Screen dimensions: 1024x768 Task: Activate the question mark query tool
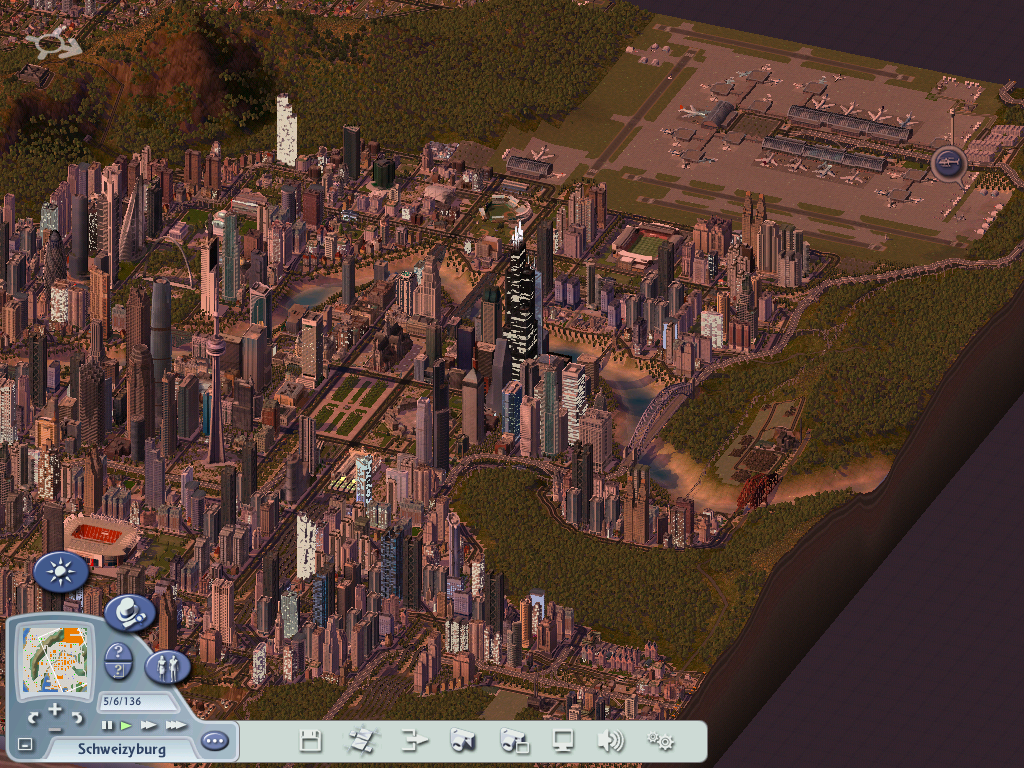click(118, 651)
